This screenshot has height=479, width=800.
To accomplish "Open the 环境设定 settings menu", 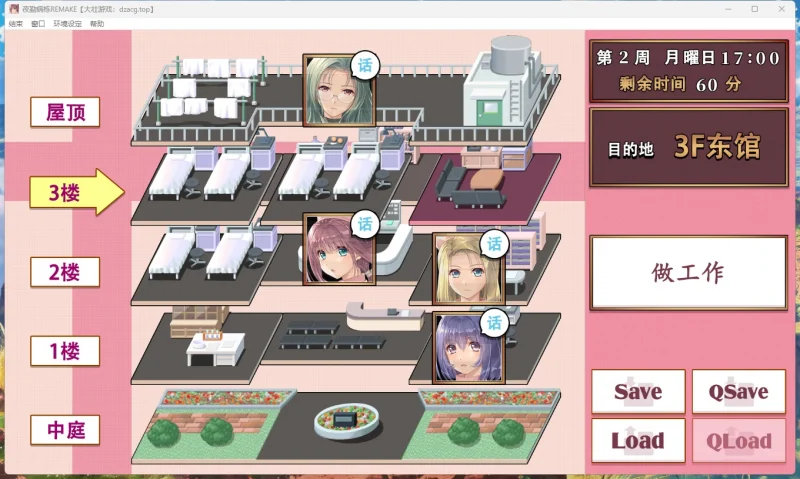I will pyautogui.click(x=67, y=23).
